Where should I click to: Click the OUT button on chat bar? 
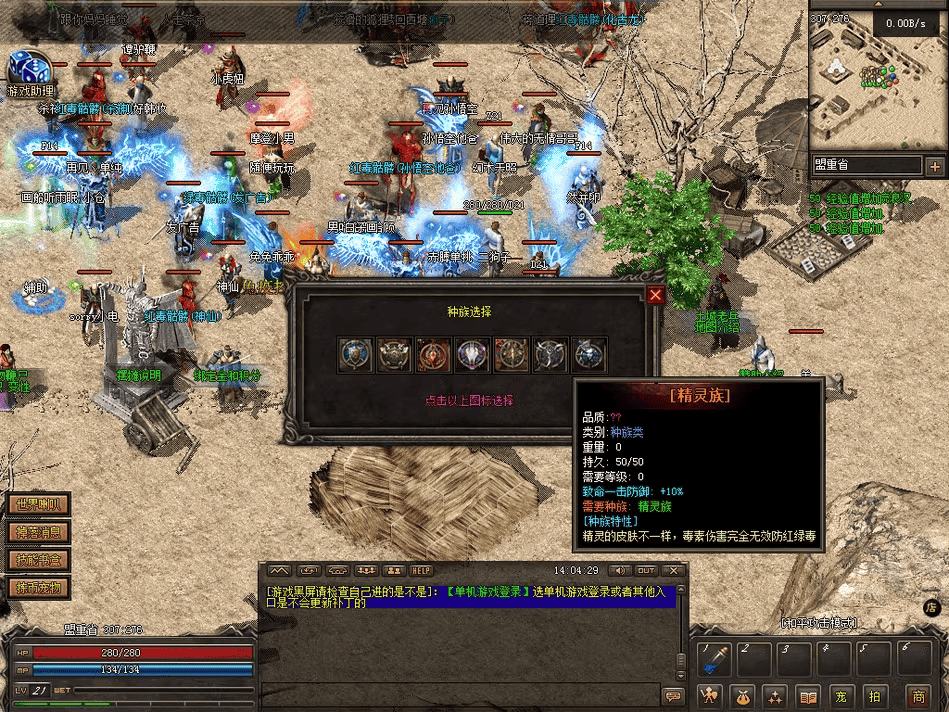point(646,570)
